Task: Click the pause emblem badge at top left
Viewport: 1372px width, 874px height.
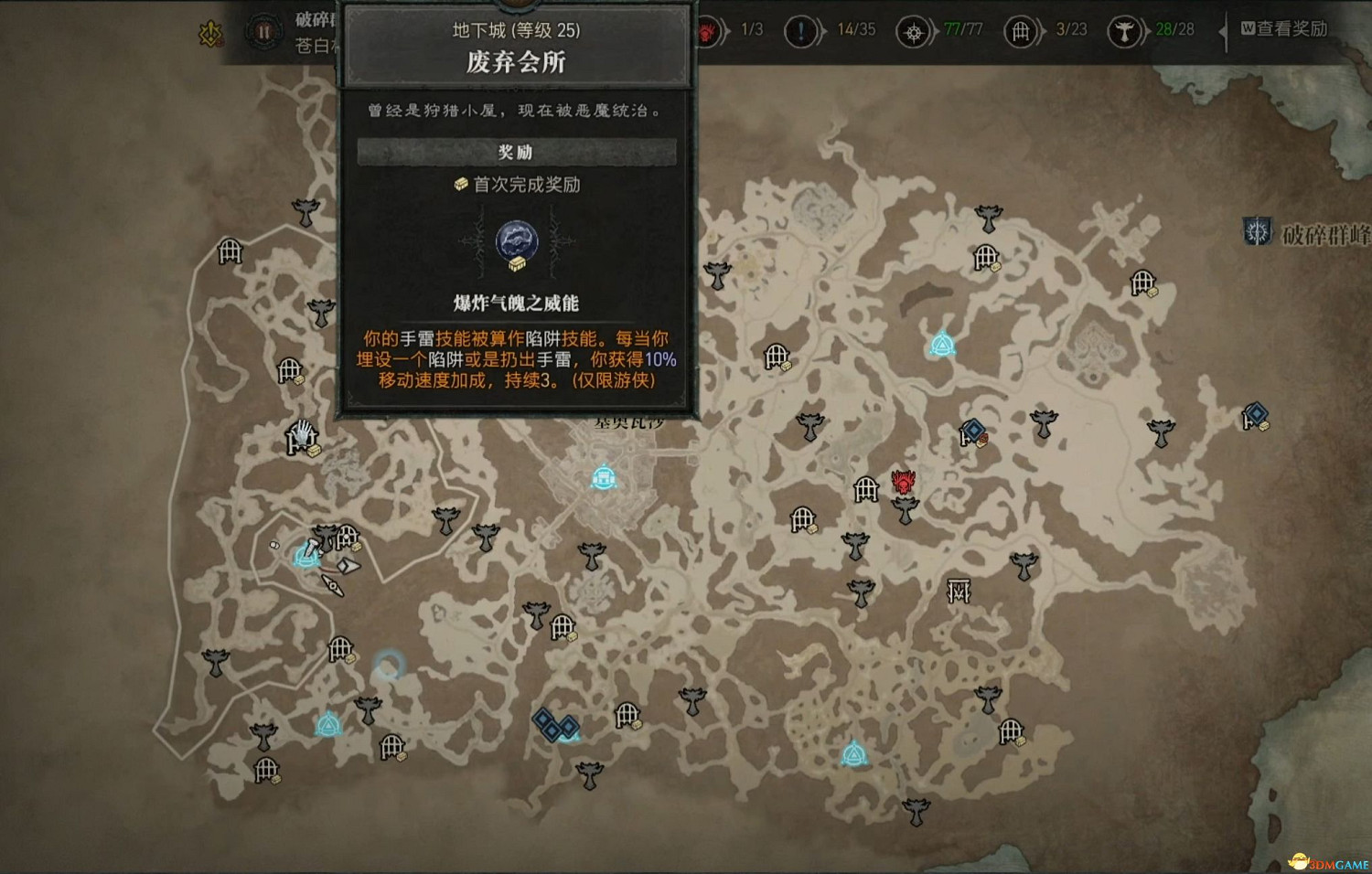Action: point(263,30)
